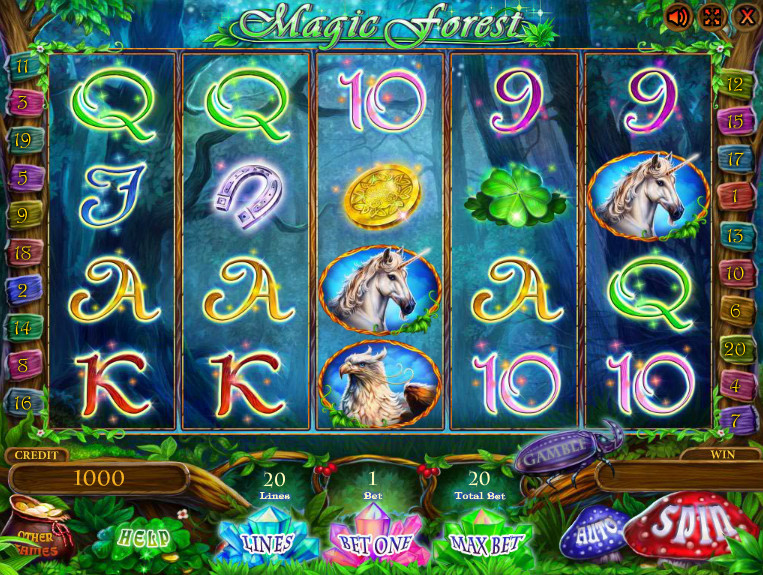The height and width of the screenshot is (575, 763).
Task: Open Other Games pot of gold
Action: click(x=36, y=530)
